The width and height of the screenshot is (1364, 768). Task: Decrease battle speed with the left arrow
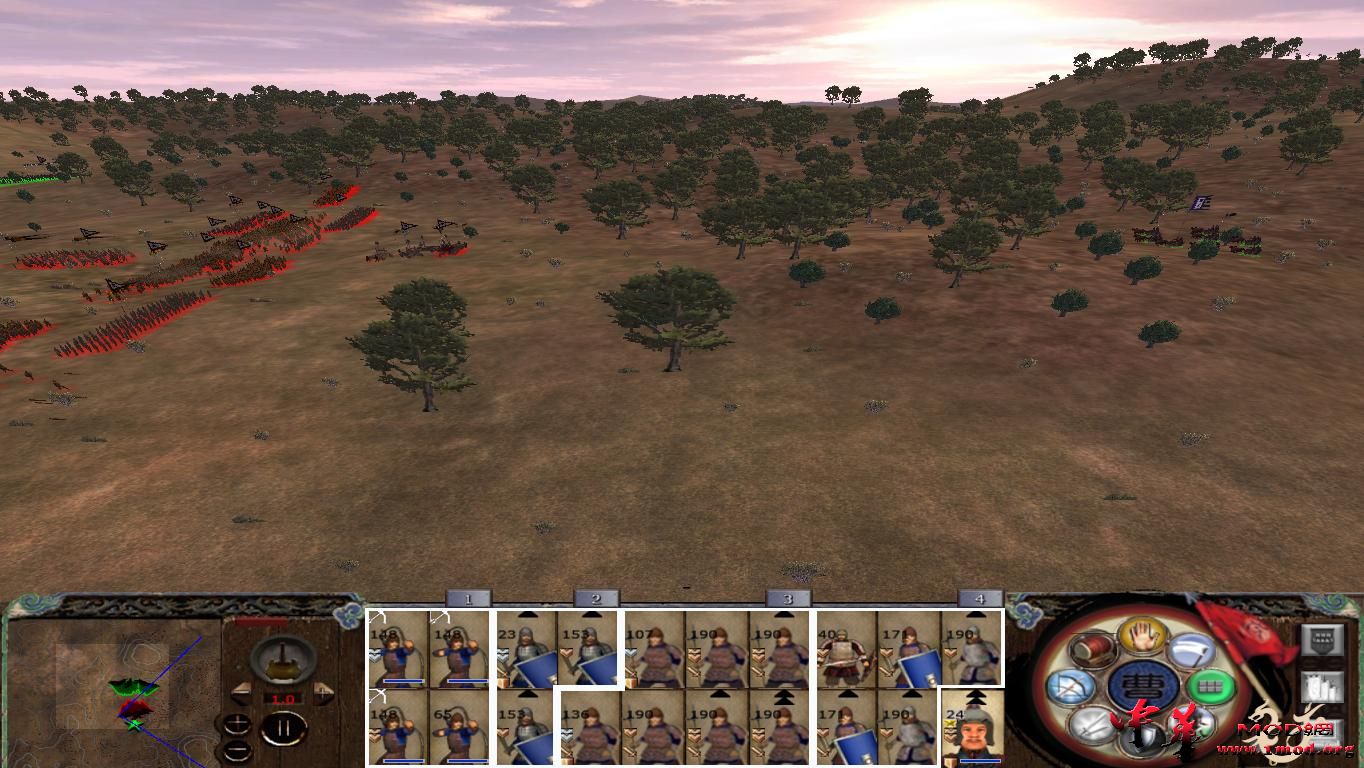click(x=241, y=694)
